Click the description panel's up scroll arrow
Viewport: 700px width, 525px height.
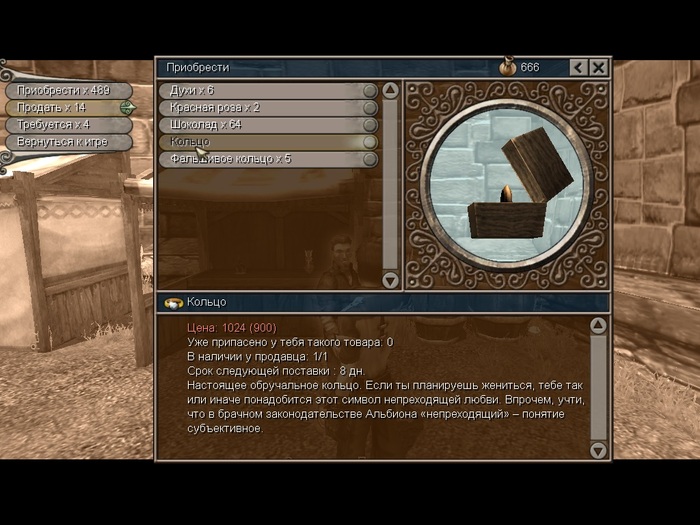pyautogui.click(x=598, y=325)
